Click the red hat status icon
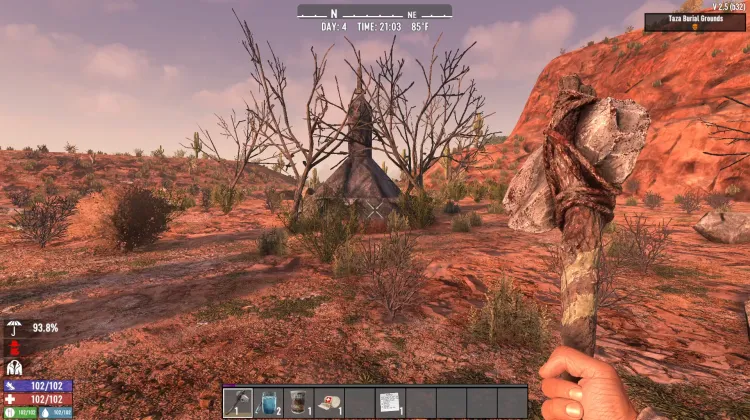Image resolution: width=750 pixels, height=420 pixels. click(15, 348)
